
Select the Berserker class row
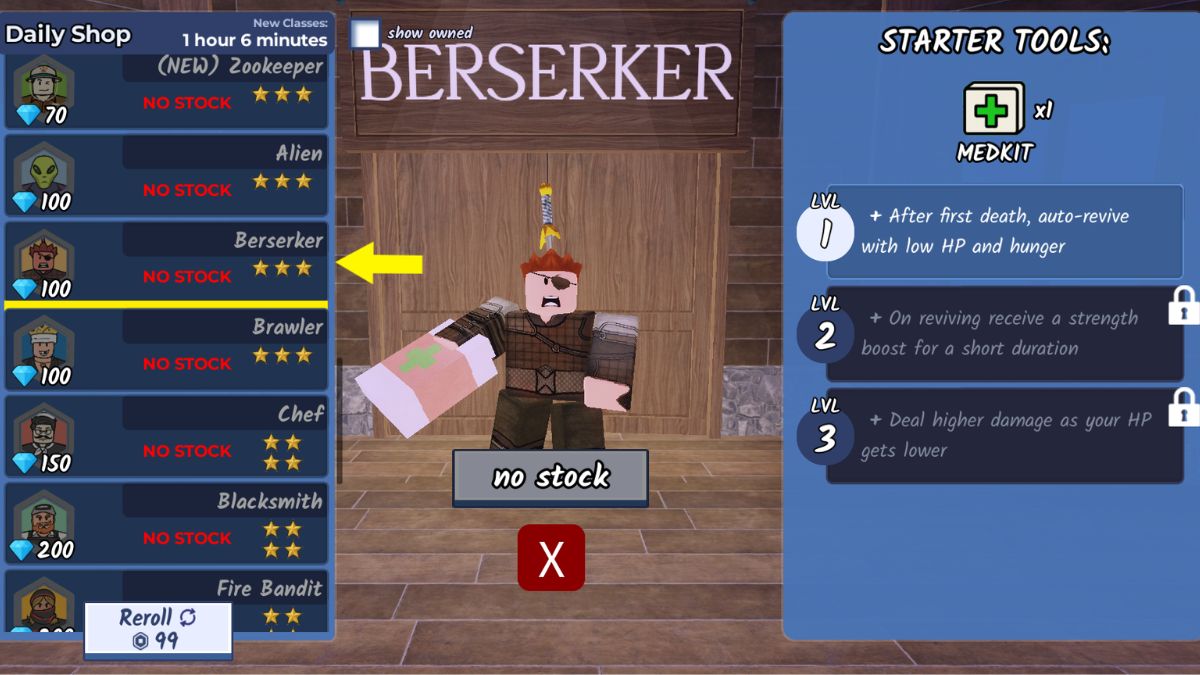click(166, 262)
